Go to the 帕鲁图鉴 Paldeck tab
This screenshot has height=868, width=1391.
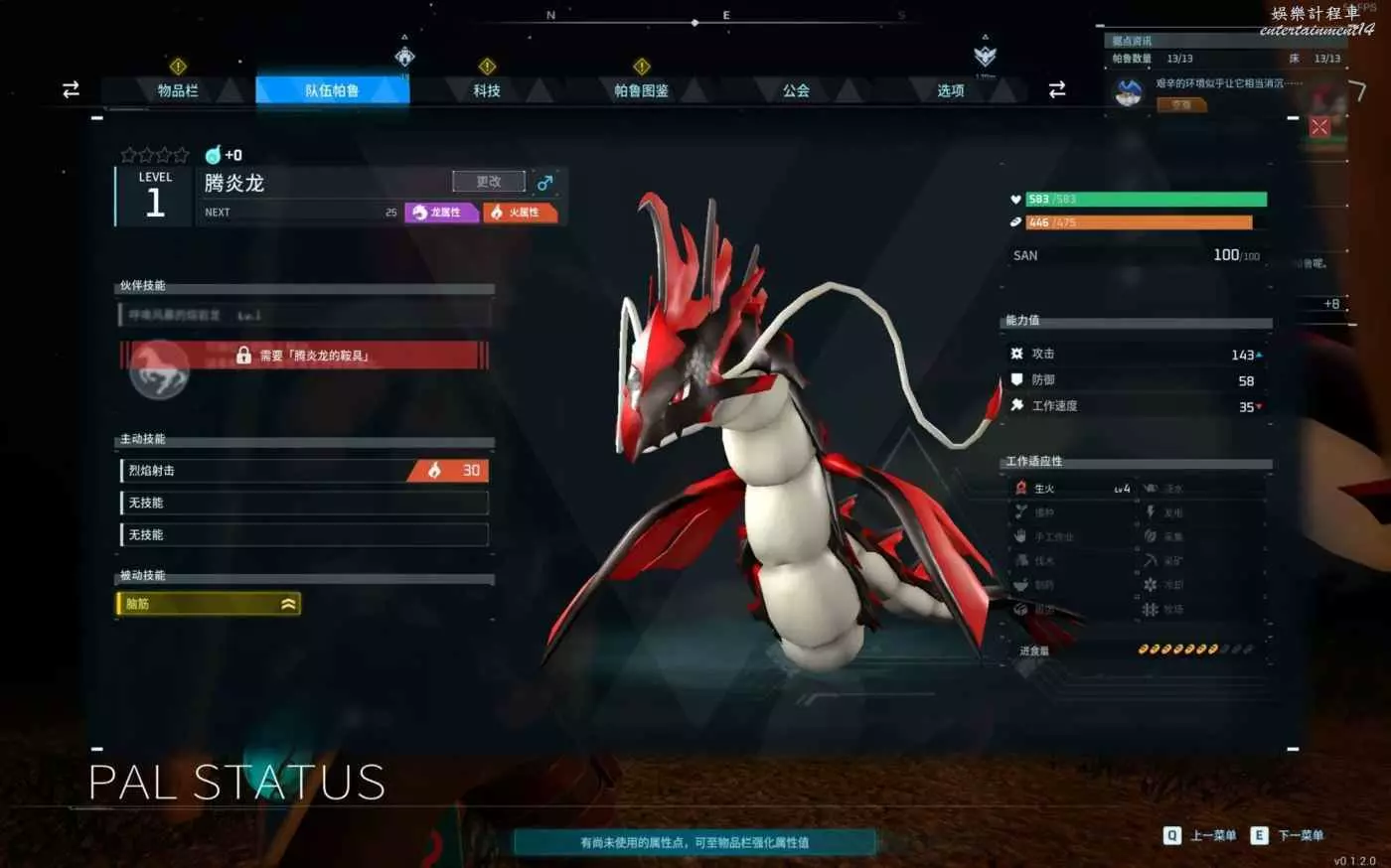tap(641, 90)
